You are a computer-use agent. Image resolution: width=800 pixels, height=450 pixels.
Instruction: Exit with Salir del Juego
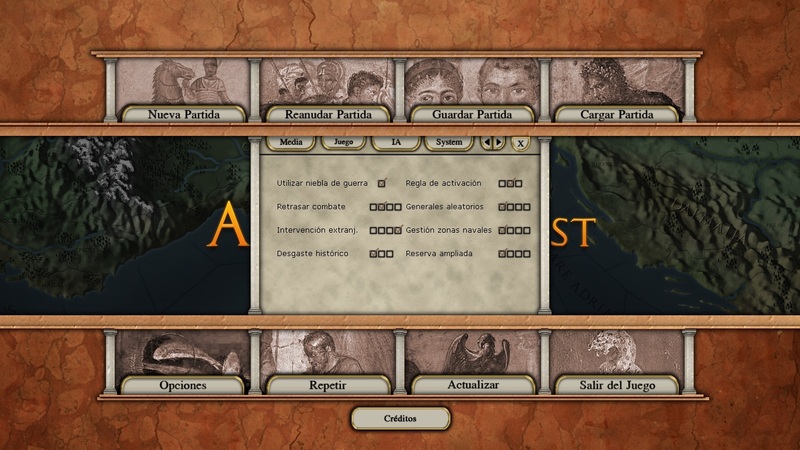point(617,385)
